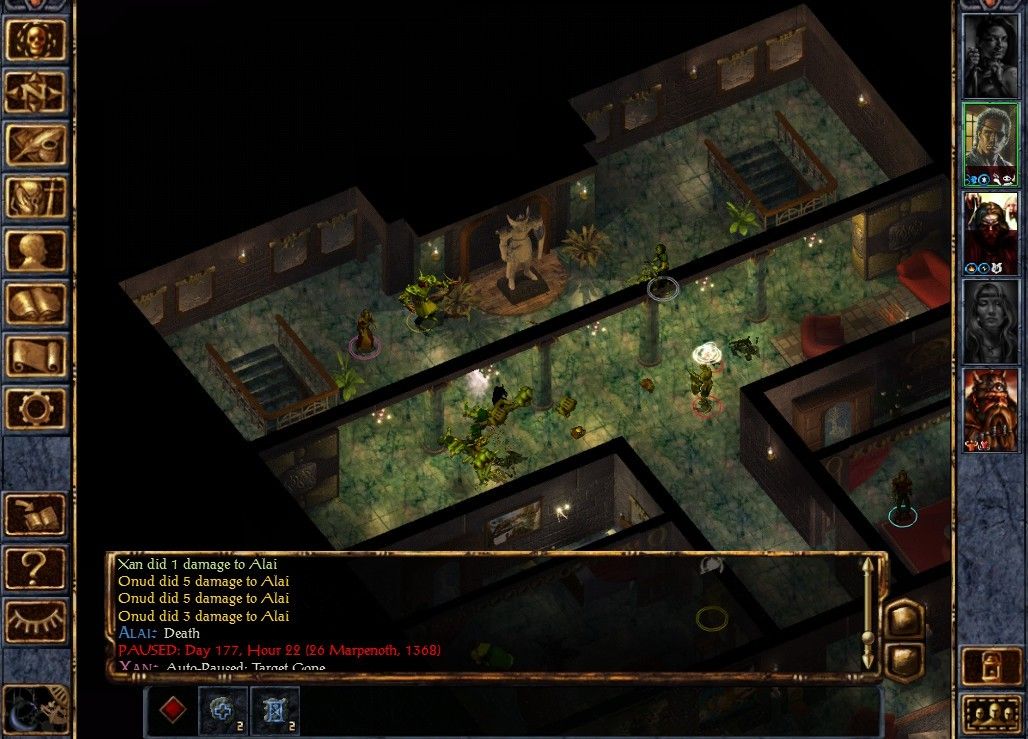Click the scrollbar in the combat log
The image size is (1028, 739).
pos(867,610)
